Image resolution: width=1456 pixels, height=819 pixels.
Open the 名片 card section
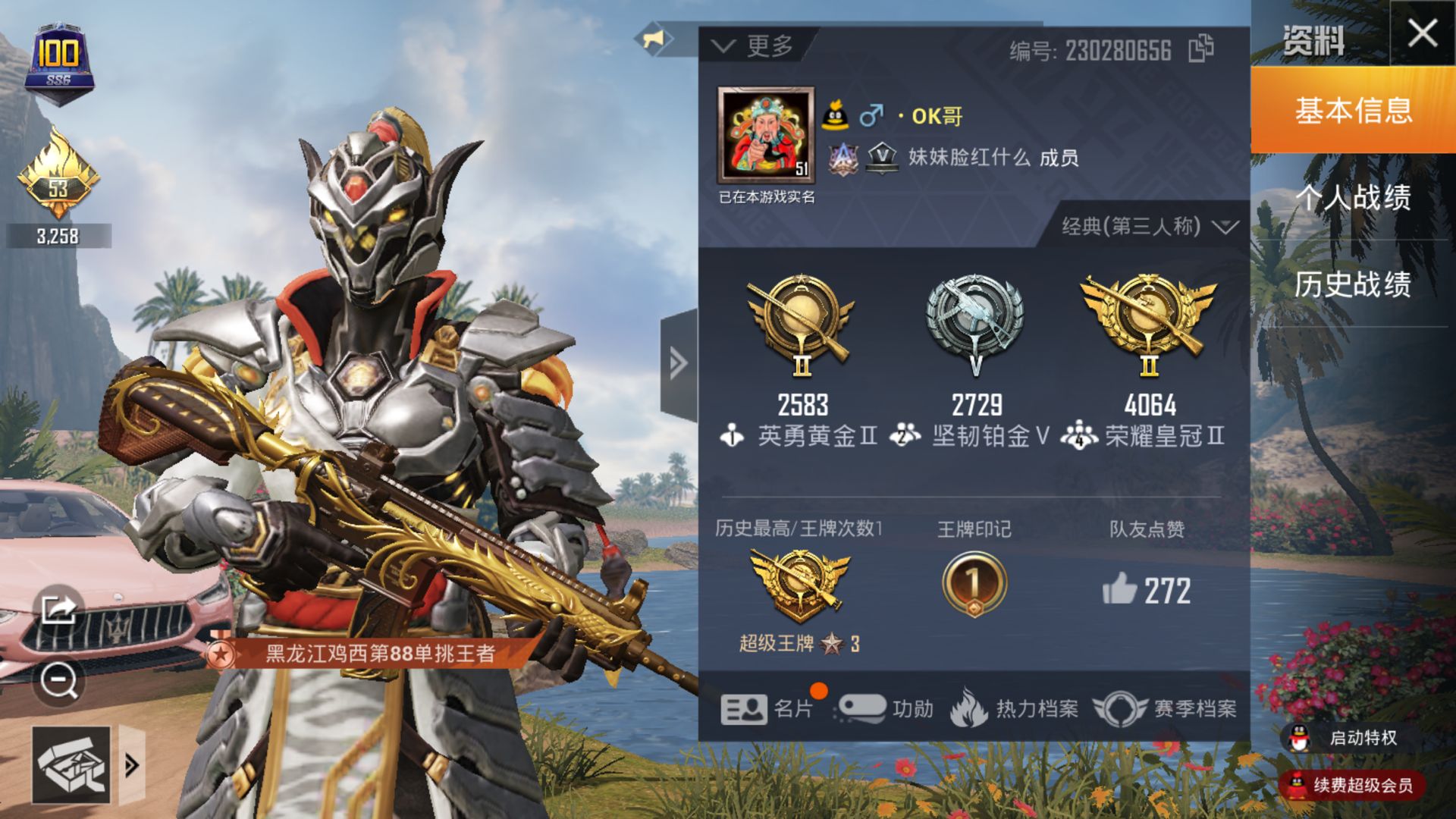pyautogui.click(x=767, y=709)
